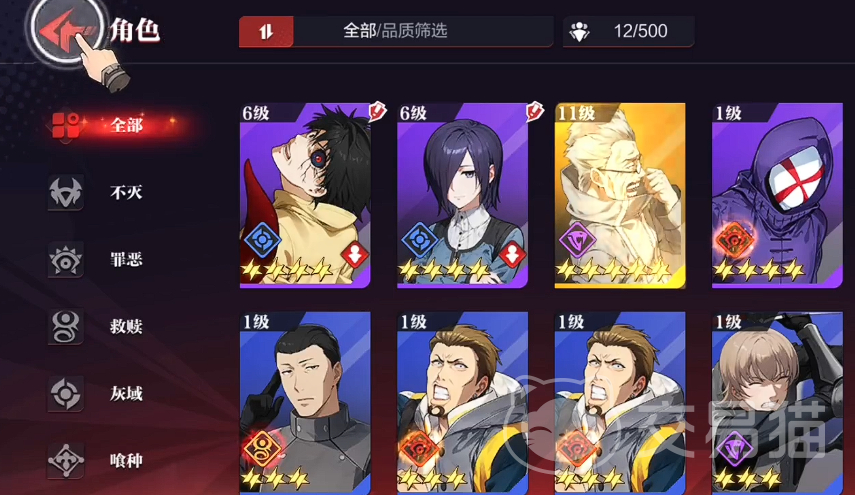Select the level 6 eyepatch-mask character card

(305, 195)
